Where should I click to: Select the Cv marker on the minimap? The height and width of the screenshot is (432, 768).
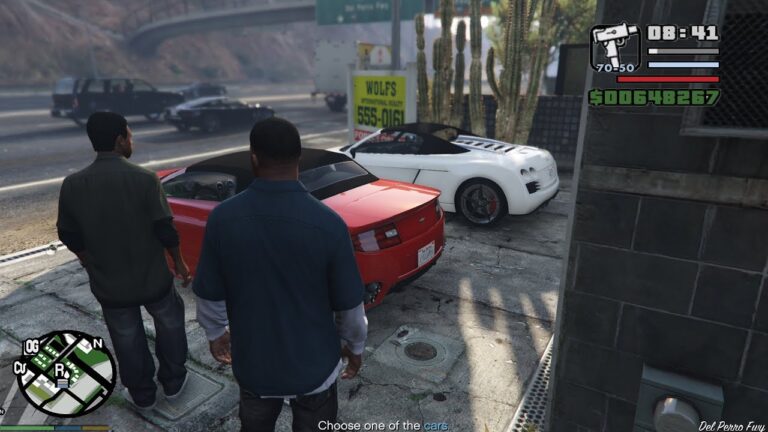20,368
